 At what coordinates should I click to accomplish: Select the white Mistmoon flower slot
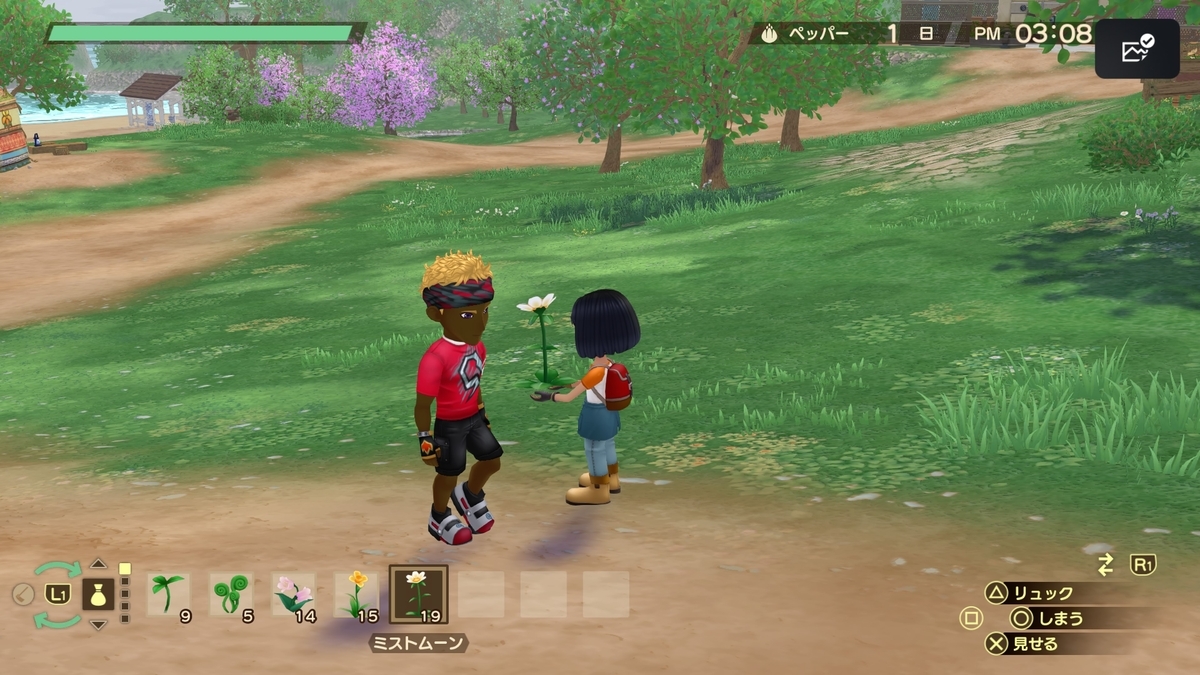418,594
